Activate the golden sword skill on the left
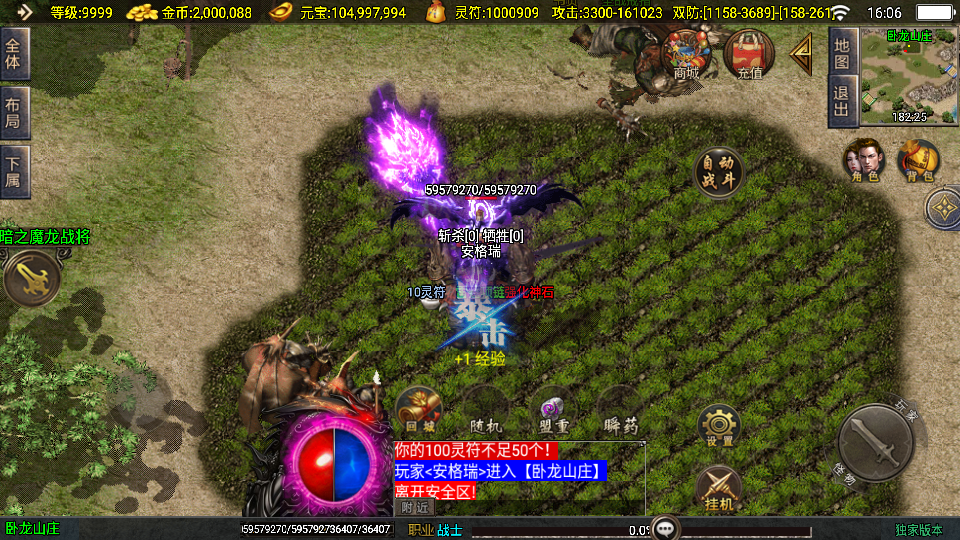The height and width of the screenshot is (540, 960). [30, 278]
